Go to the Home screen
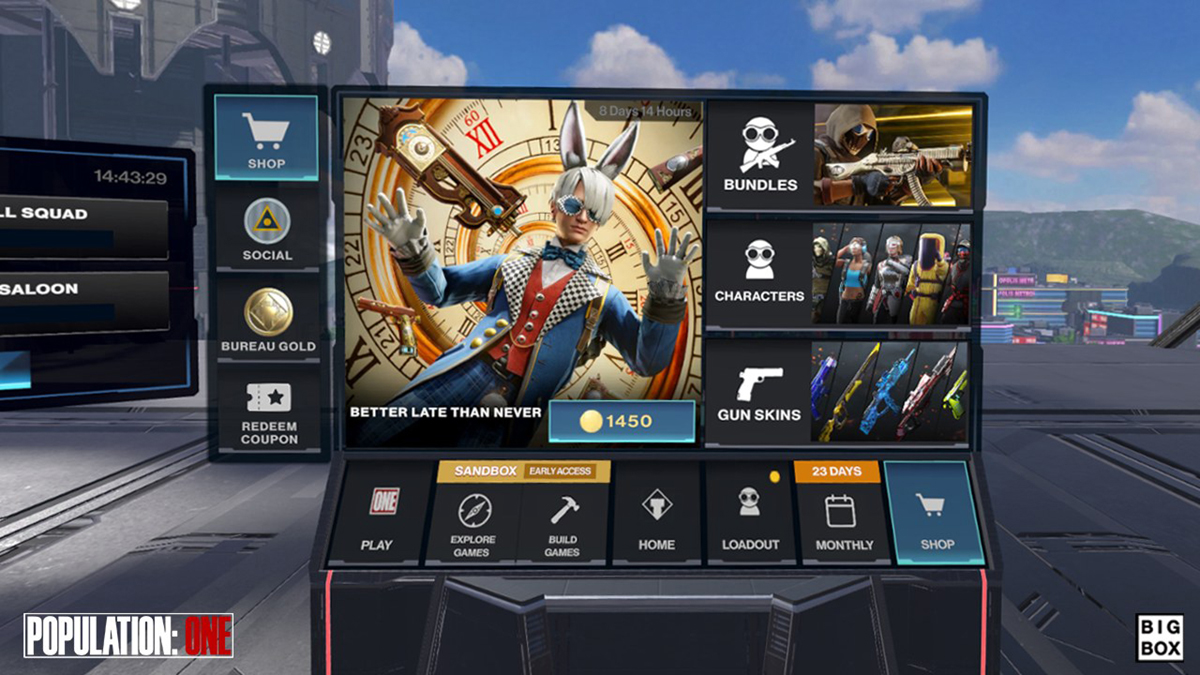 coord(656,517)
